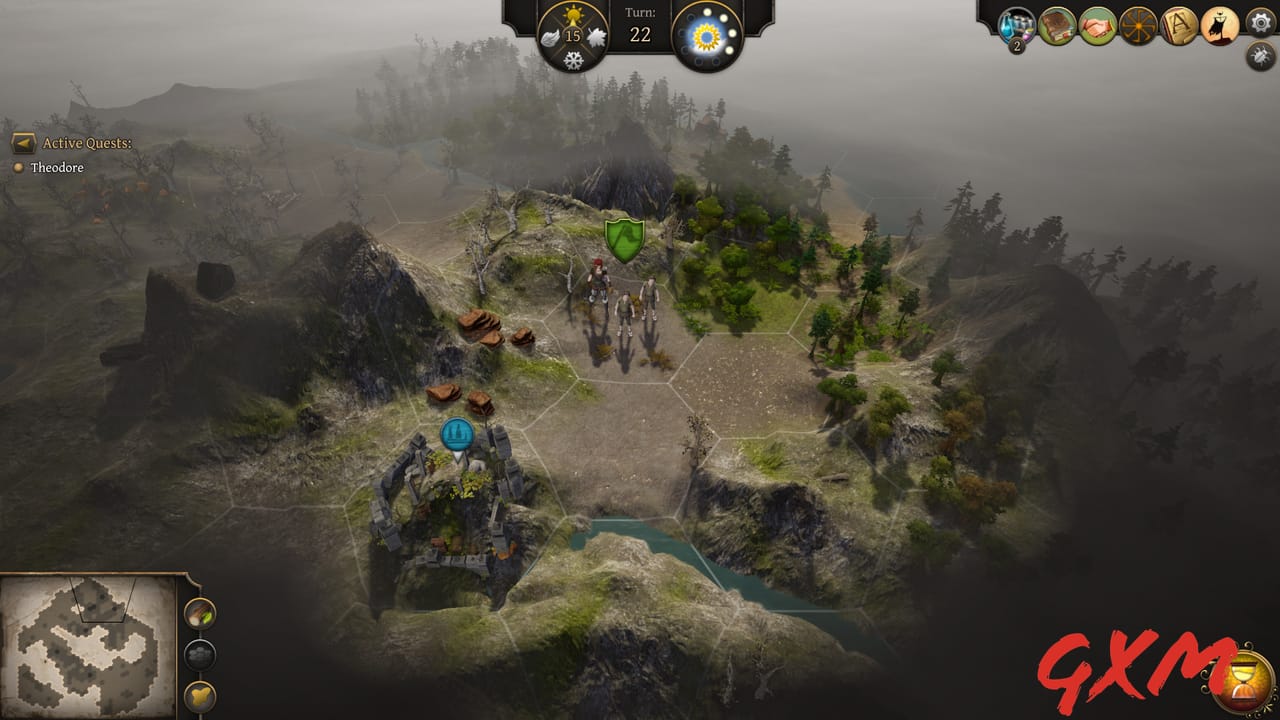1280x720 pixels.
Task: Toggle the resource overlay on the minimap
Action: click(199, 613)
